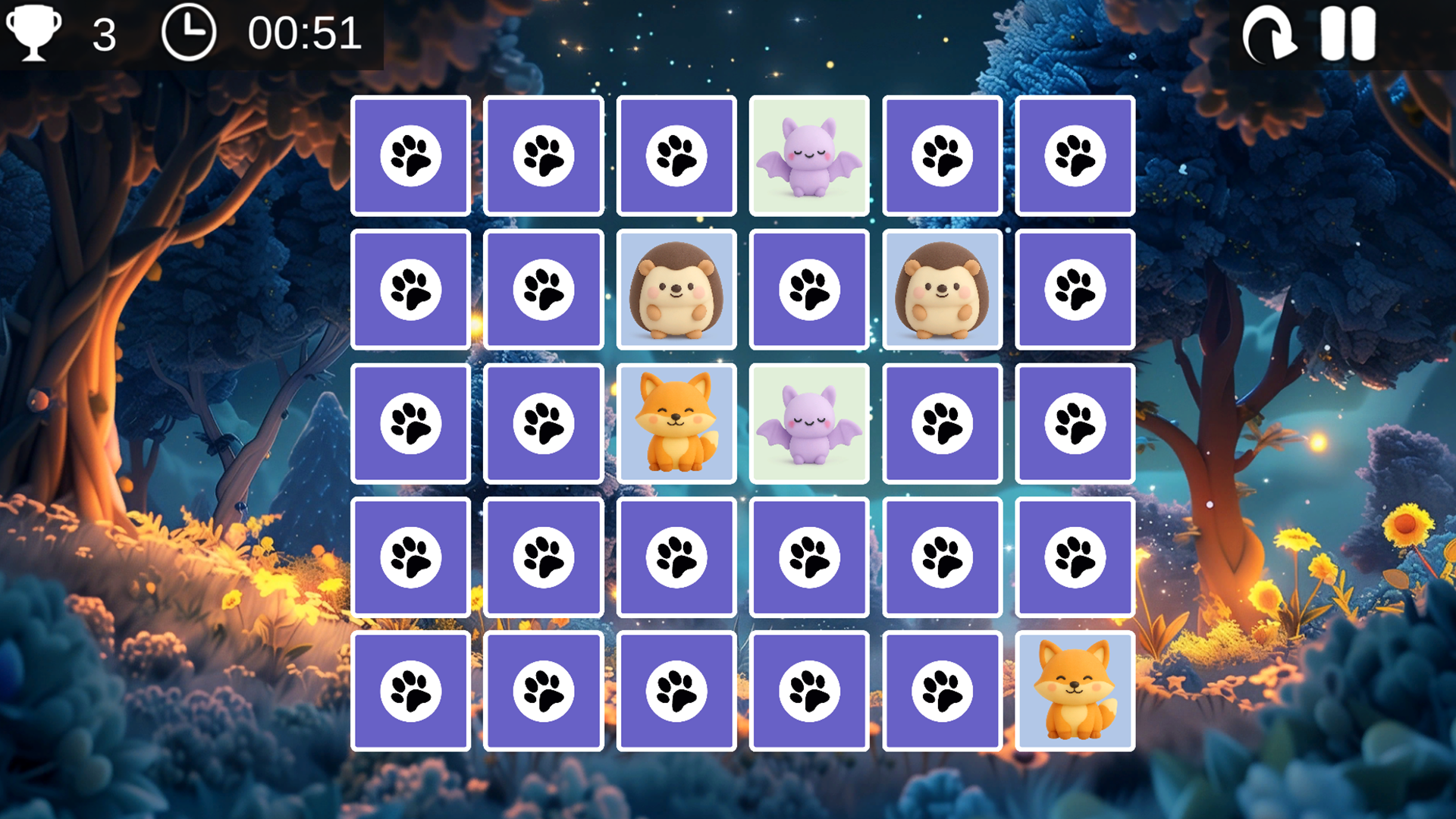Screen dimensions: 1456x819
Task: Flip the paw card left of the fox
Action: click(544, 422)
